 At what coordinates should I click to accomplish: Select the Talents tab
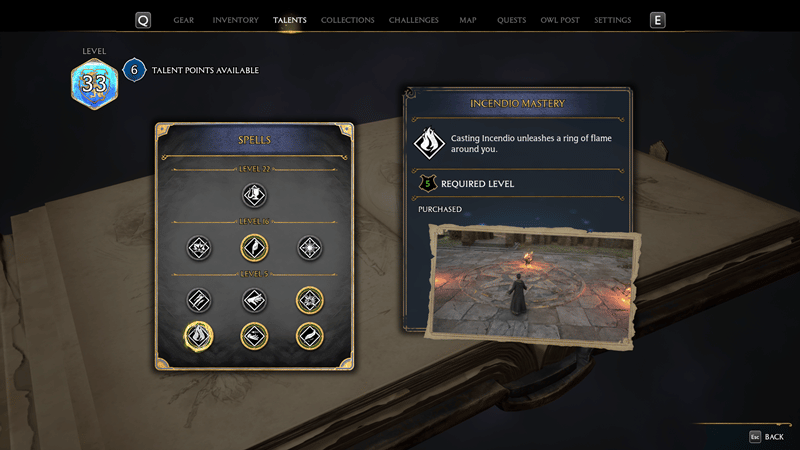point(290,20)
